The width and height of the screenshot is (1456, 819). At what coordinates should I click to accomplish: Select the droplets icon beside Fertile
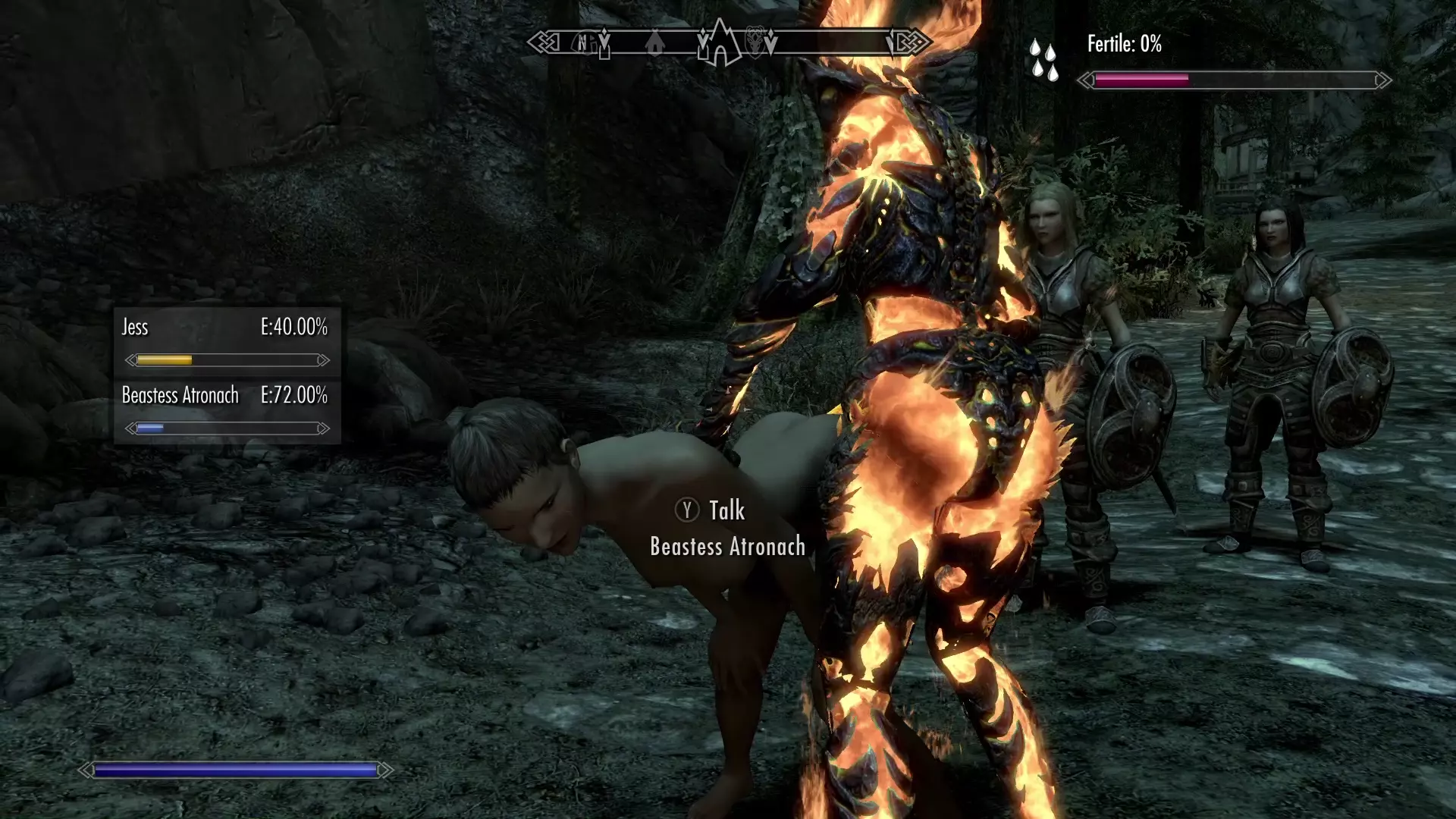point(1043,60)
